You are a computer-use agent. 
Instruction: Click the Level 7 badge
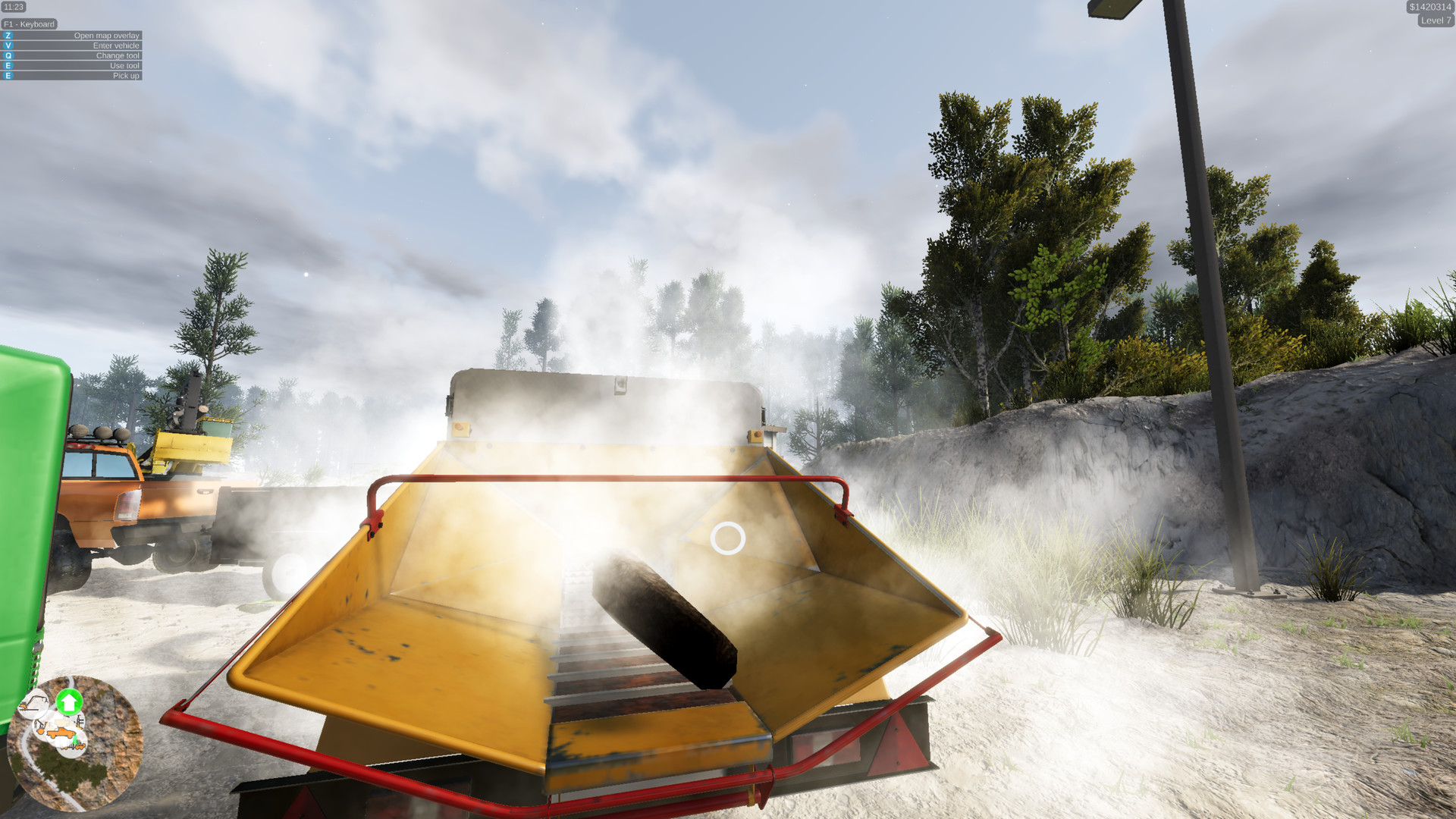pyautogui.click(x=1435, y=20)
